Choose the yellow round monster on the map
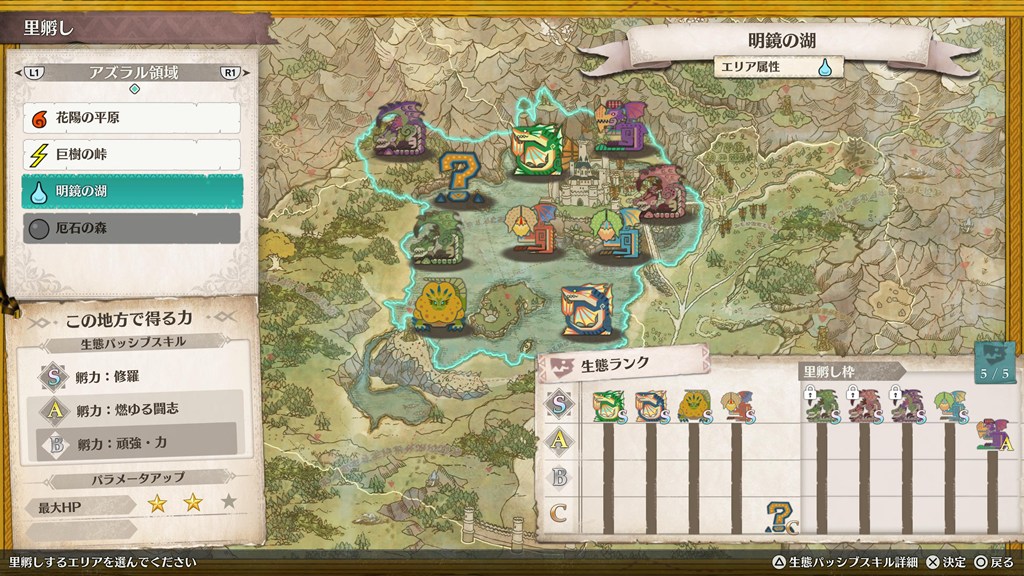Image resolution: width=1024 pixels, height=576 pixels. tap(438, 303)
